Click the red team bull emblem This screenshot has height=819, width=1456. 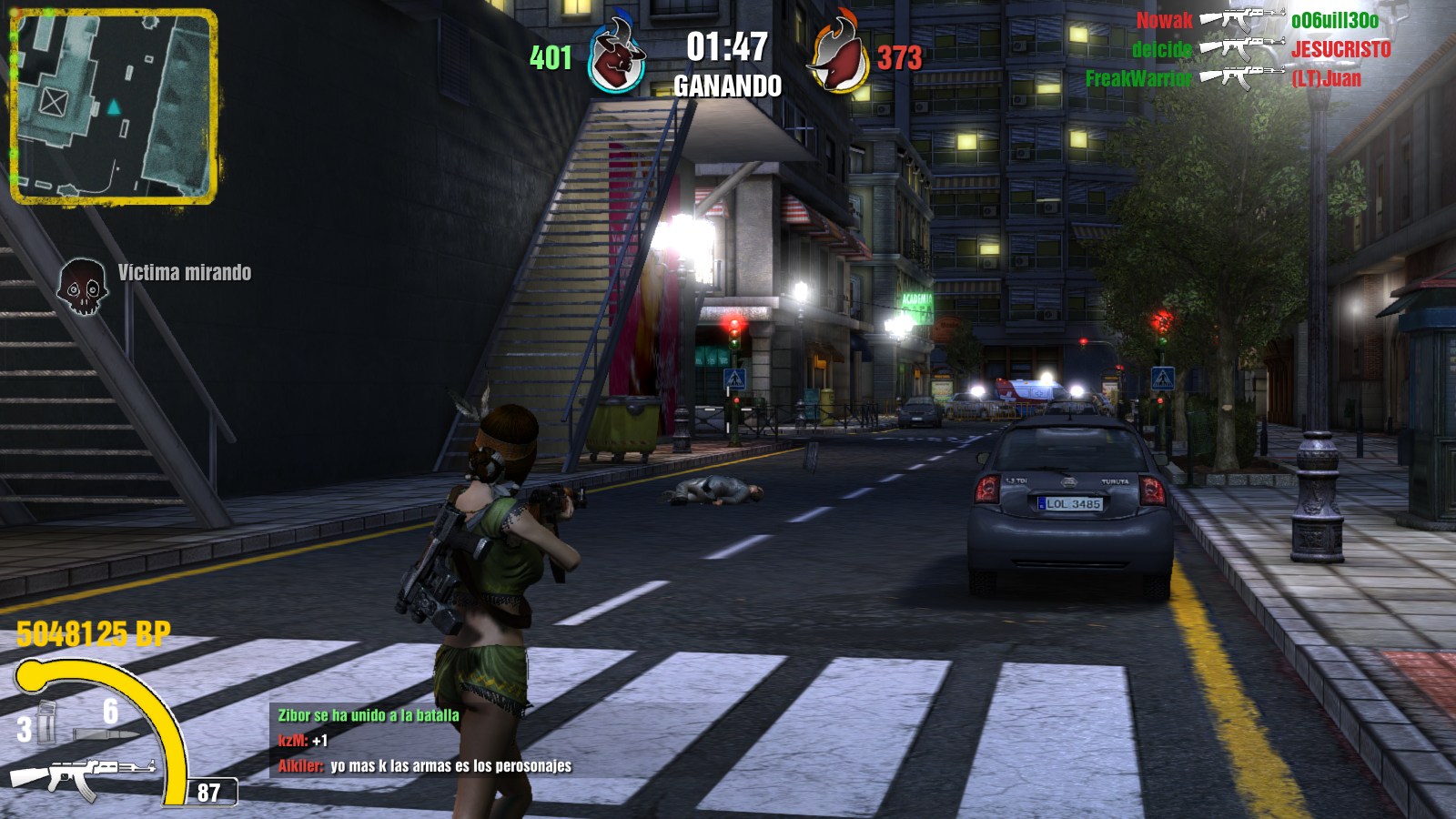click(837, 58)
